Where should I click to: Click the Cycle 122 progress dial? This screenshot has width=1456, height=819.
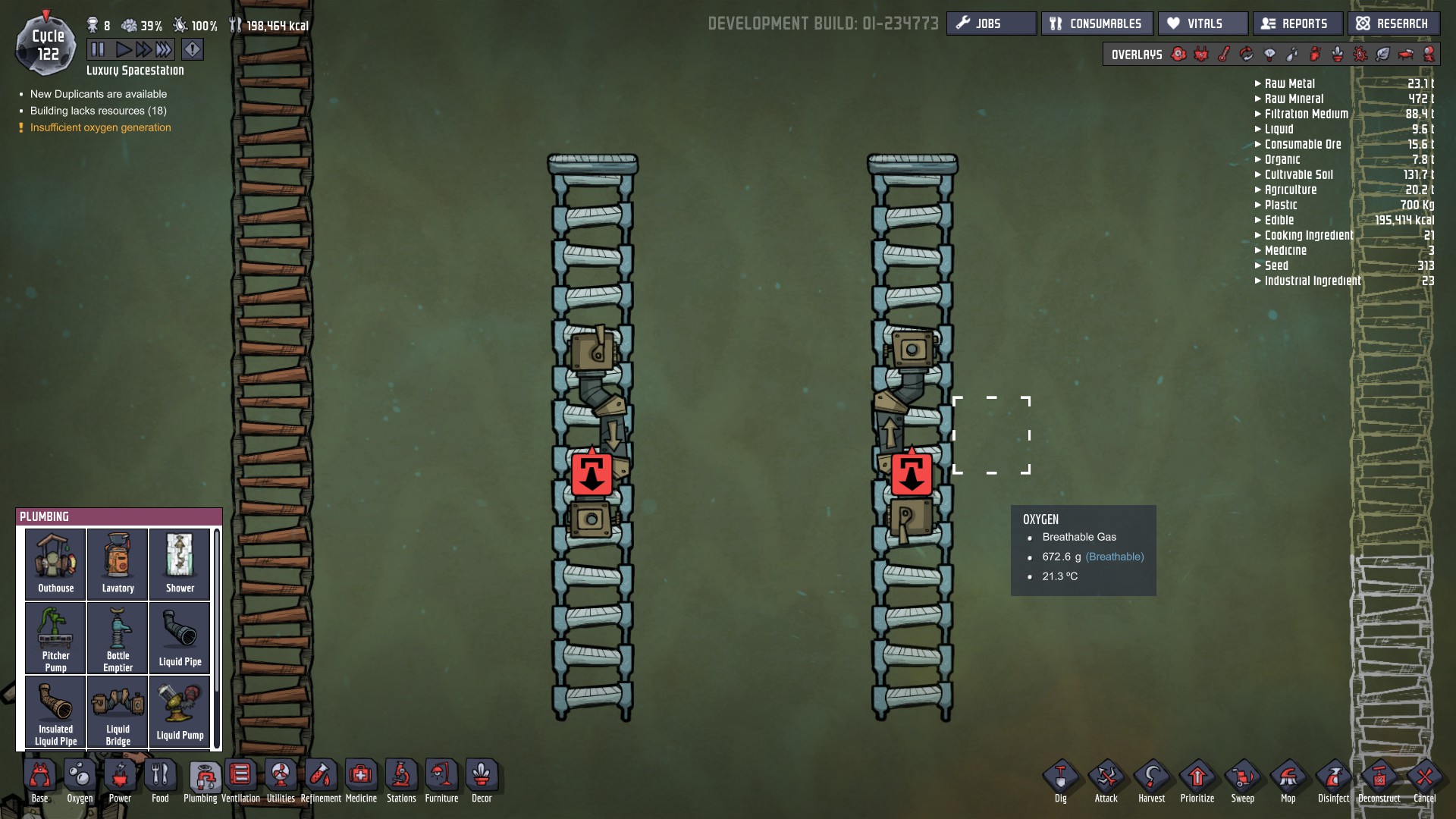click(x=45, y=44)
